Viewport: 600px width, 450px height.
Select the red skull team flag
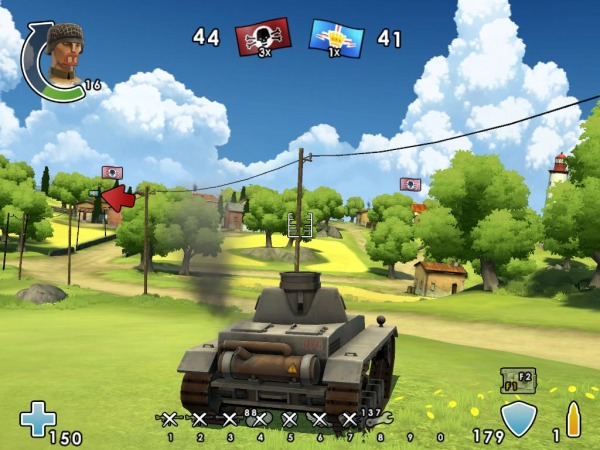tap(263, 37)
